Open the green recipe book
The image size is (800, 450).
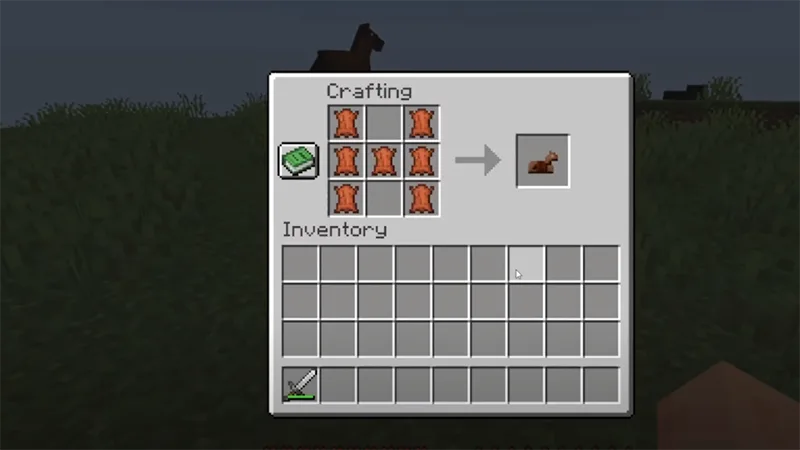tap(298, 160)
